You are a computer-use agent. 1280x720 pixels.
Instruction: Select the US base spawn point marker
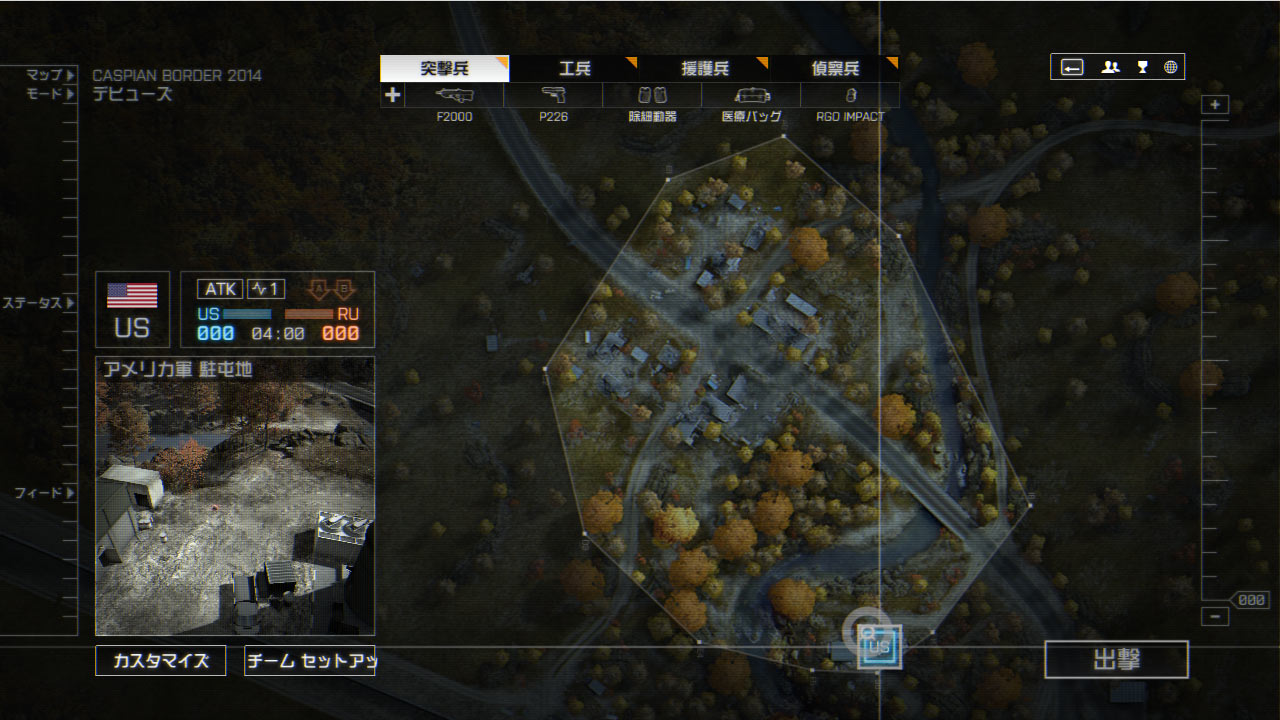[880, 647]
